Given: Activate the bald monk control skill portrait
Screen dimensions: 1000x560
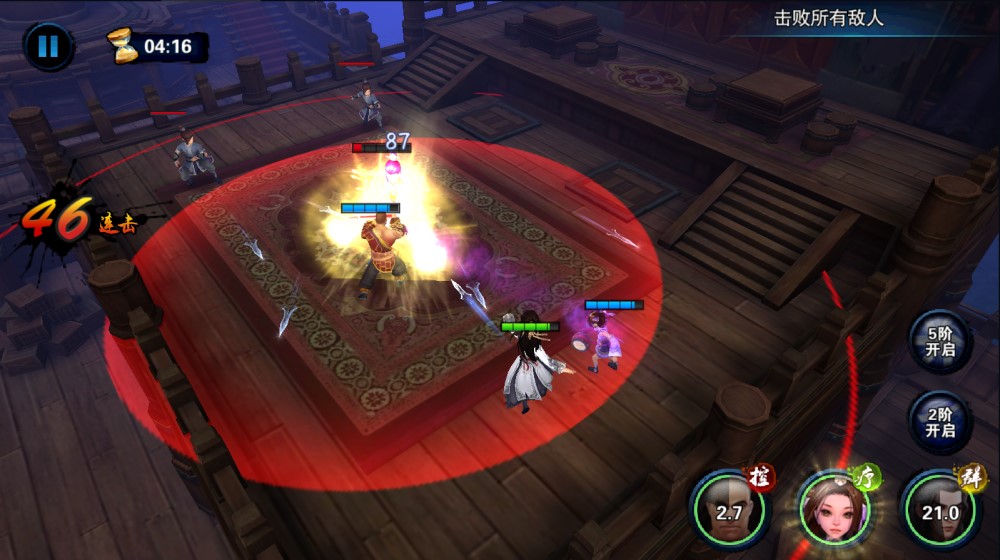Looking at the screenshot, I should [x=729, y=510].
